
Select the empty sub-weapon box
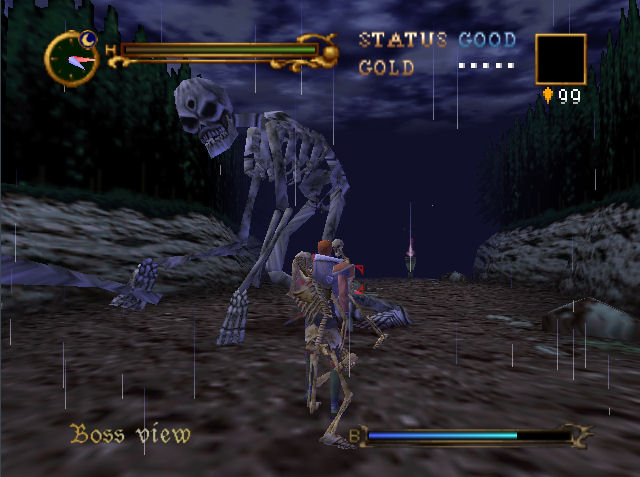tap(560, 59)
